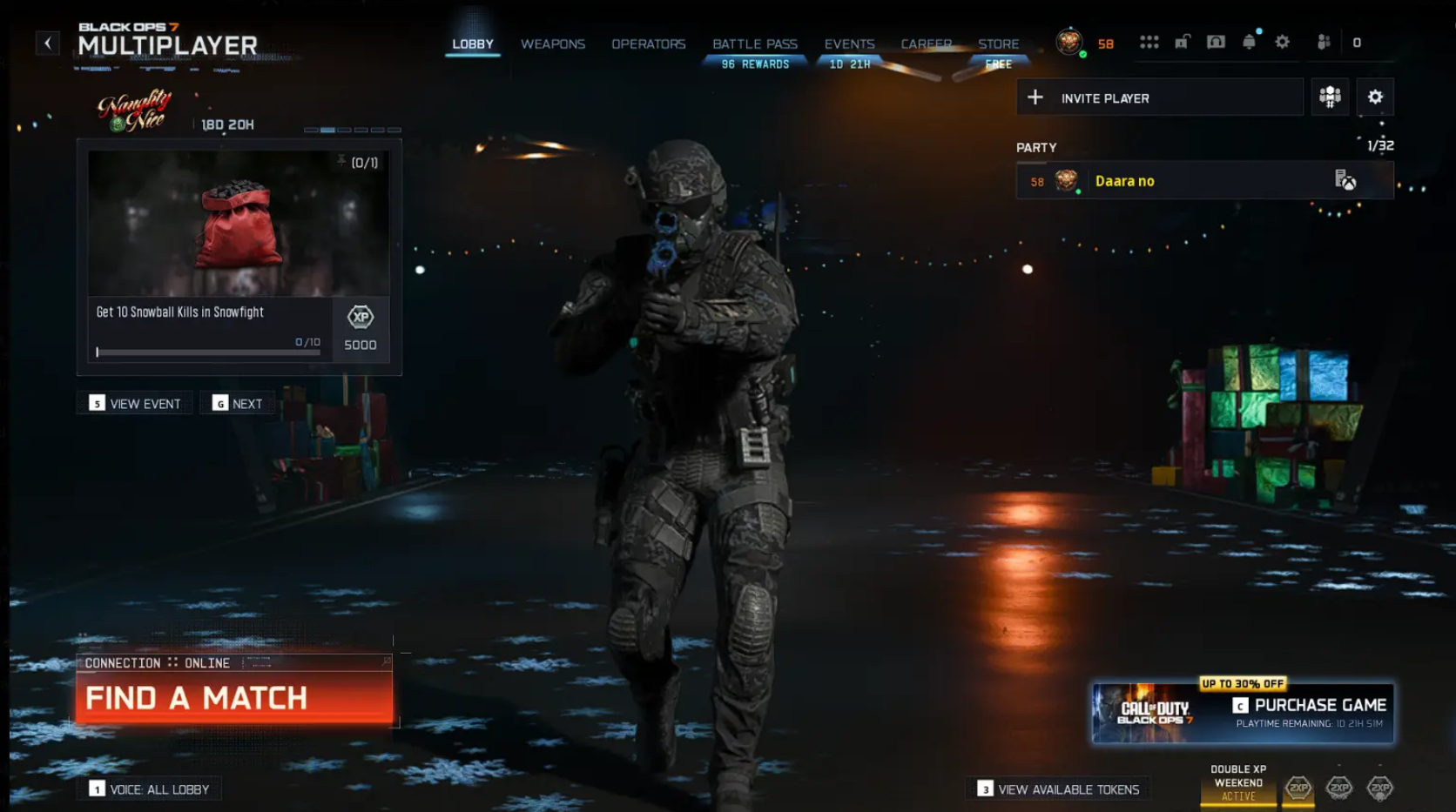Click the unlocked padlock icon
The height and width of the screenshot is (812, 1456).
tap(1182, 41)
